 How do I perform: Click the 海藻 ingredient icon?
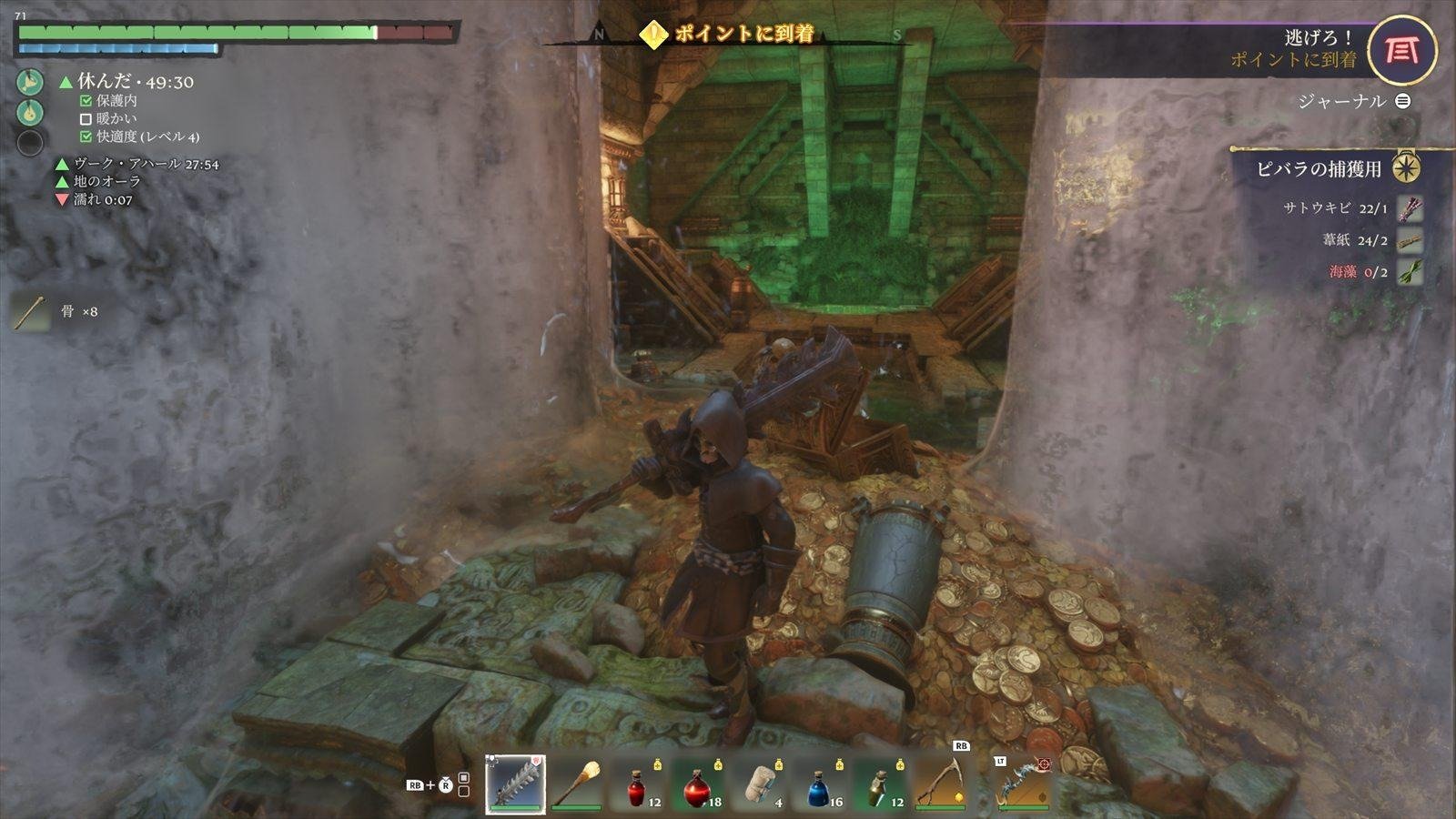1409,271
